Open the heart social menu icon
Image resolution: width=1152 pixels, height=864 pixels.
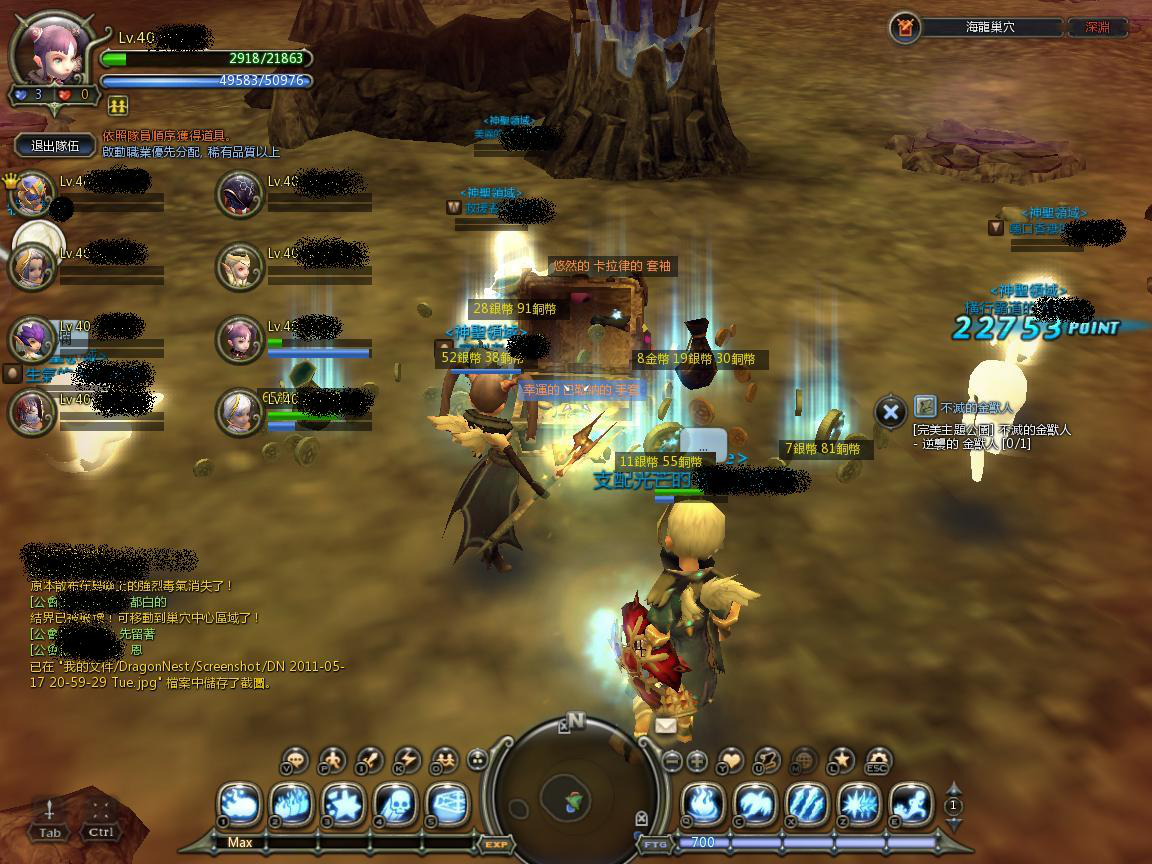point(731,761)
